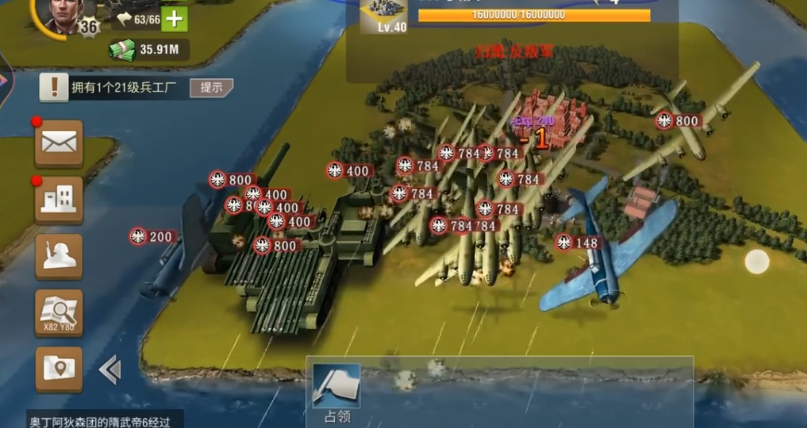This screenshot has height=428, width=807.
Task: Tap the green plus button beside 63/66
Action: click(174, 18)
